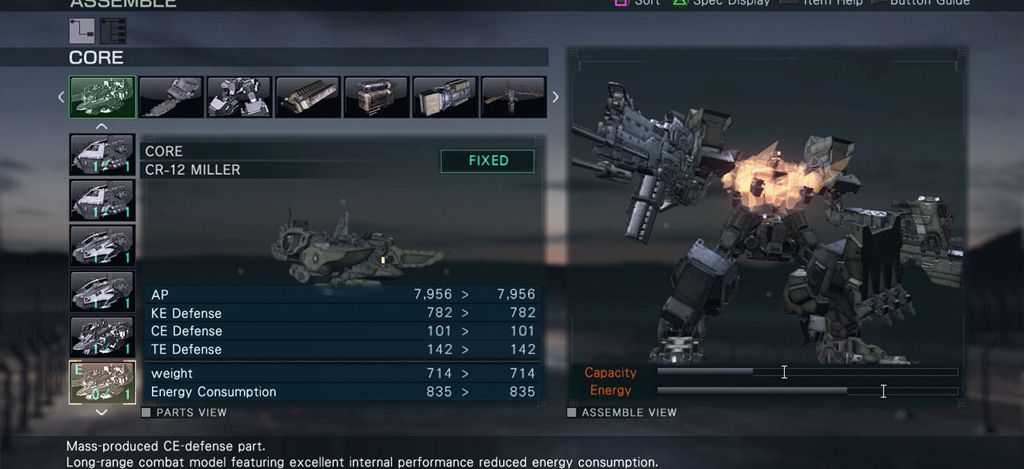Select the tan box-shaped generator category

(x=376, y=97)
